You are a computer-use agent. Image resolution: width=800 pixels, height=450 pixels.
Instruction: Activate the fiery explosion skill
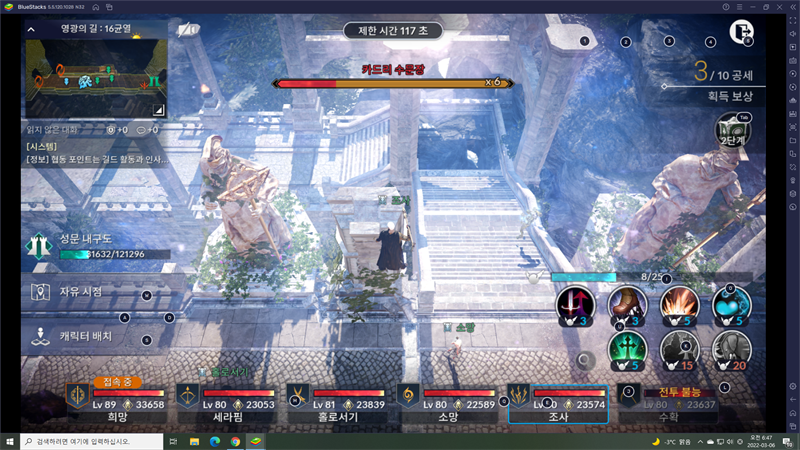(680, 305)
